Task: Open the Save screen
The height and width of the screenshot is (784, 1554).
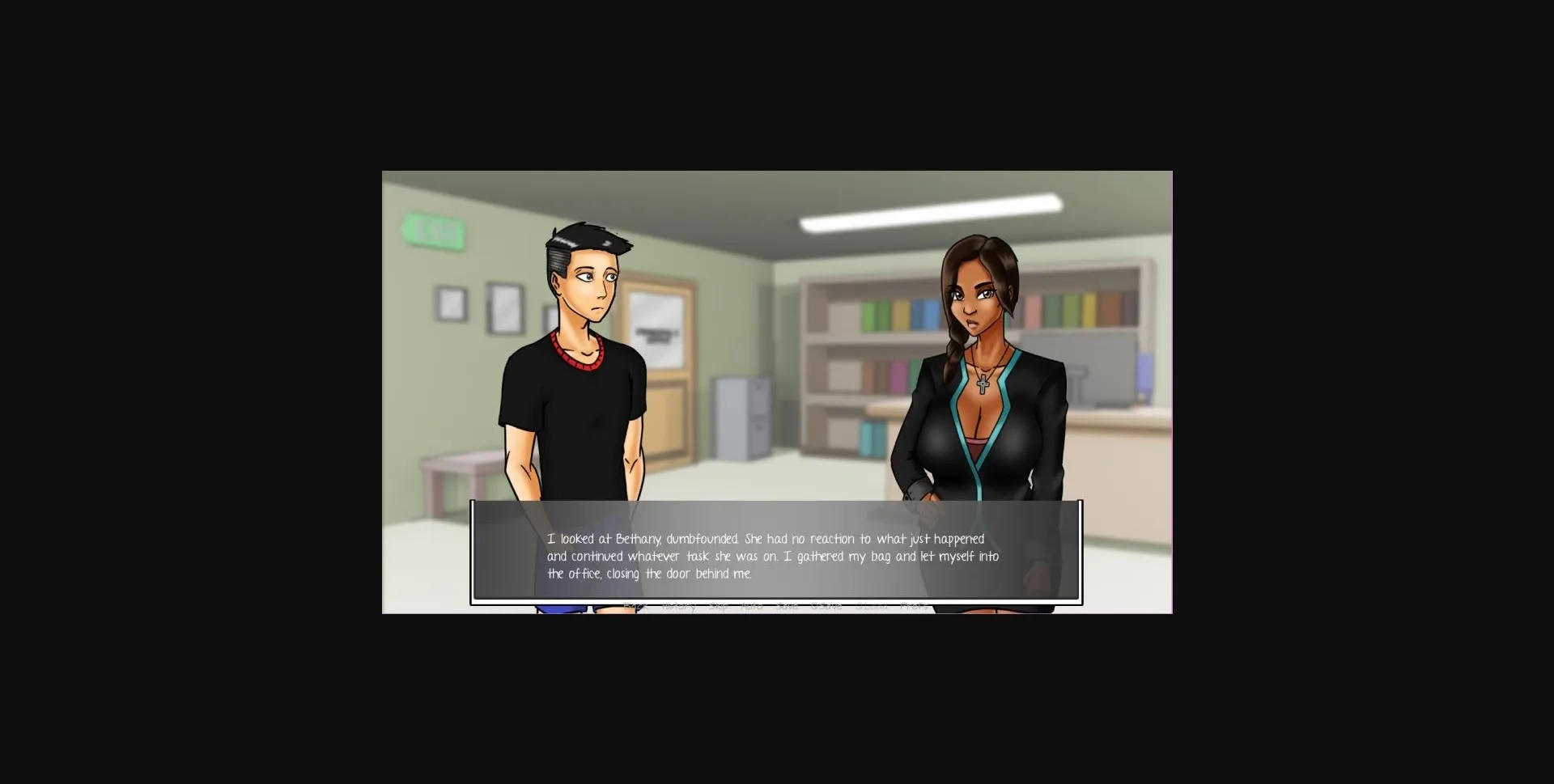Action: tap(788, 606)
